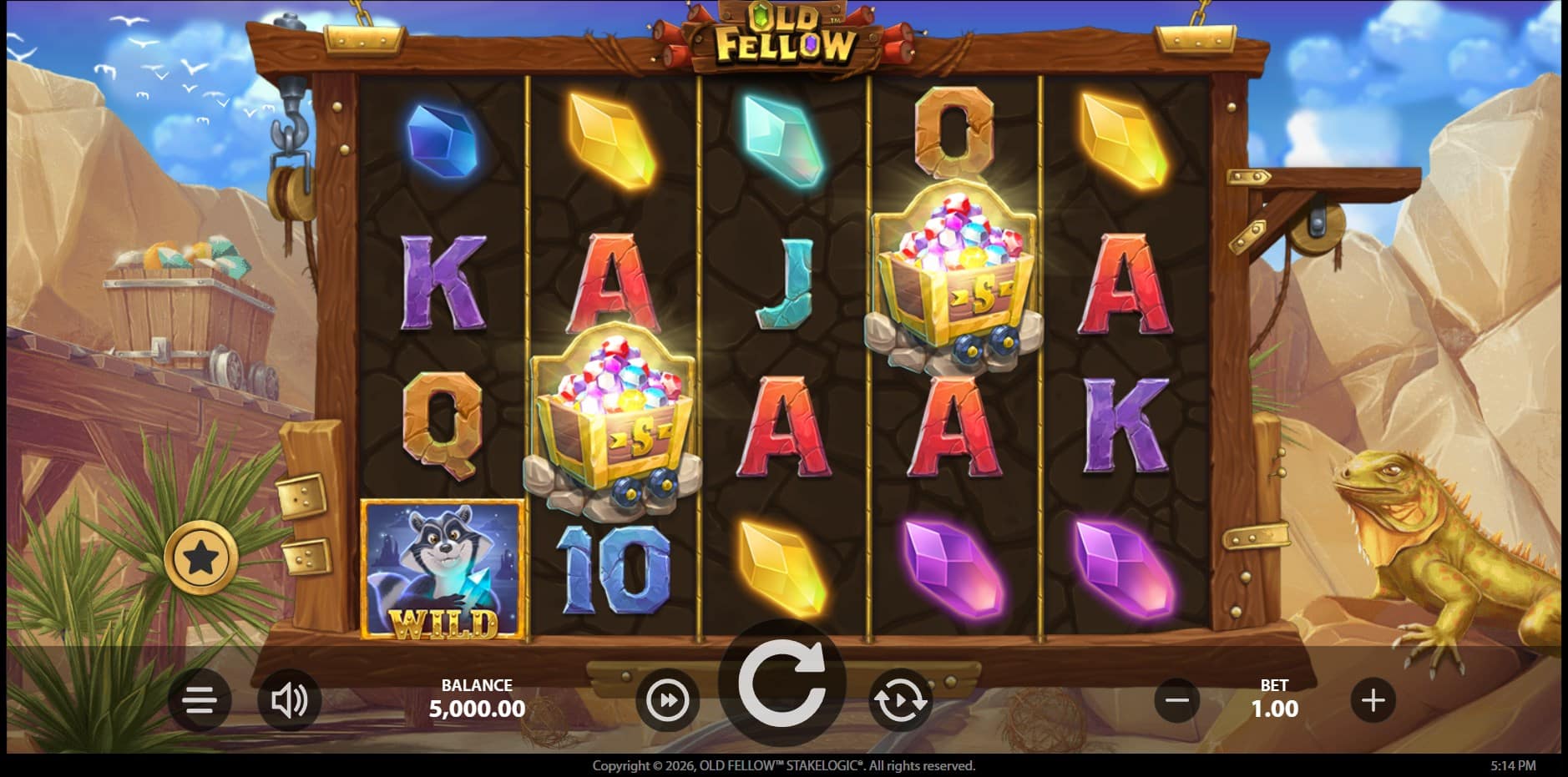The height and width of the screenshot is (777, 1568).
Task: Spin the reels with the large circular arrow
Action: (x=781, y=684)
